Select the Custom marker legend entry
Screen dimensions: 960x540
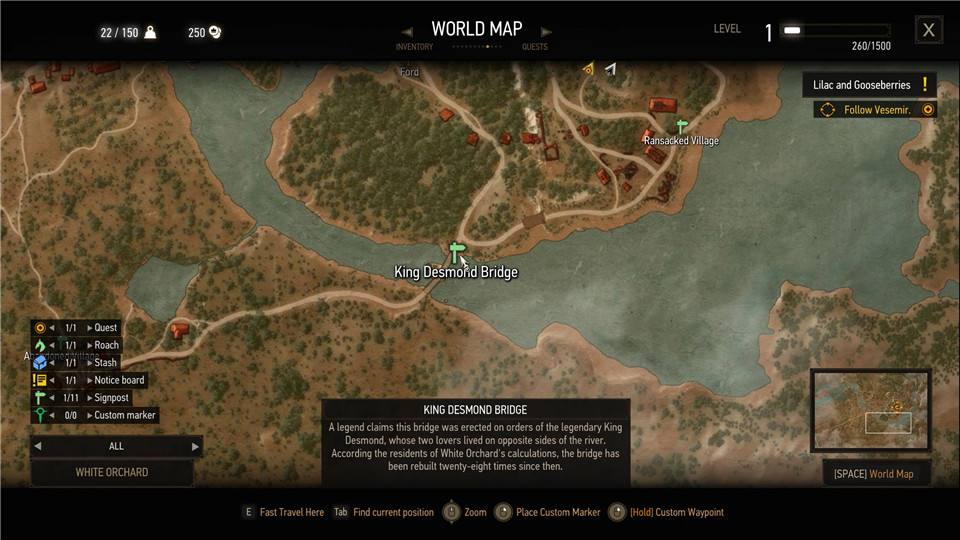click(124, 415)
